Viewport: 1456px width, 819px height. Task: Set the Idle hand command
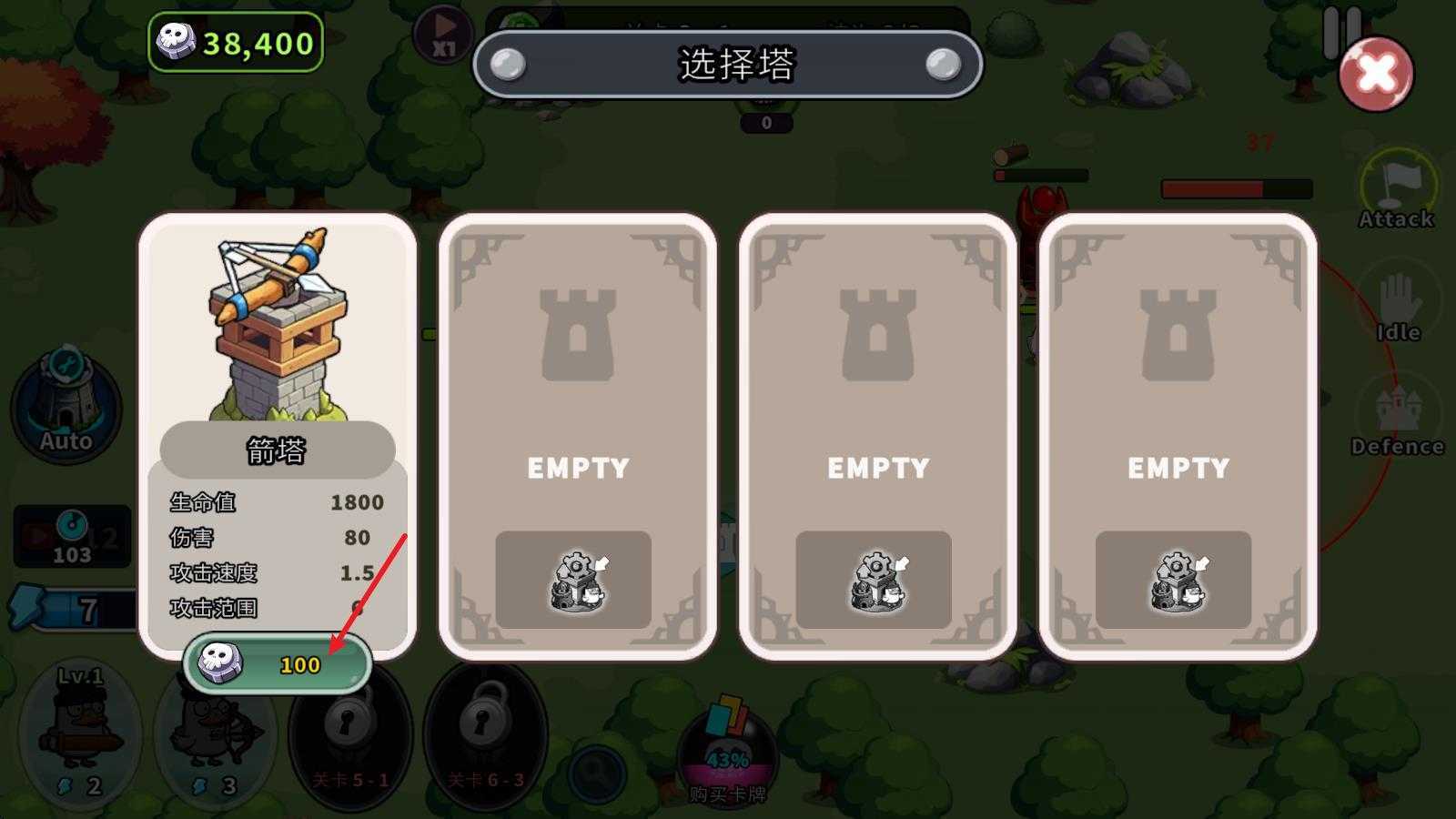click(x=1398, y=307)
